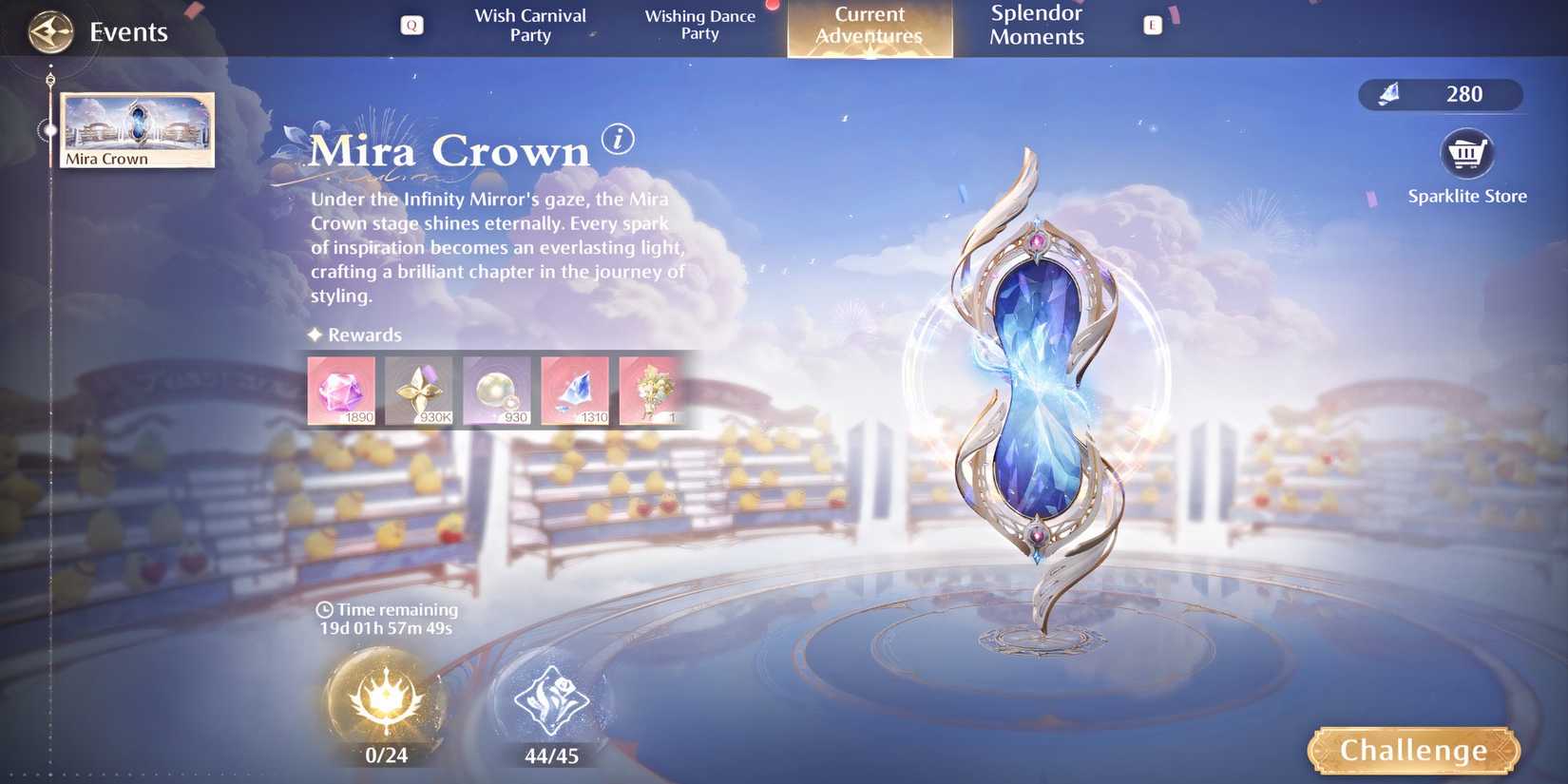
Task: View the bouquet reward item
Action: point(653,390)
